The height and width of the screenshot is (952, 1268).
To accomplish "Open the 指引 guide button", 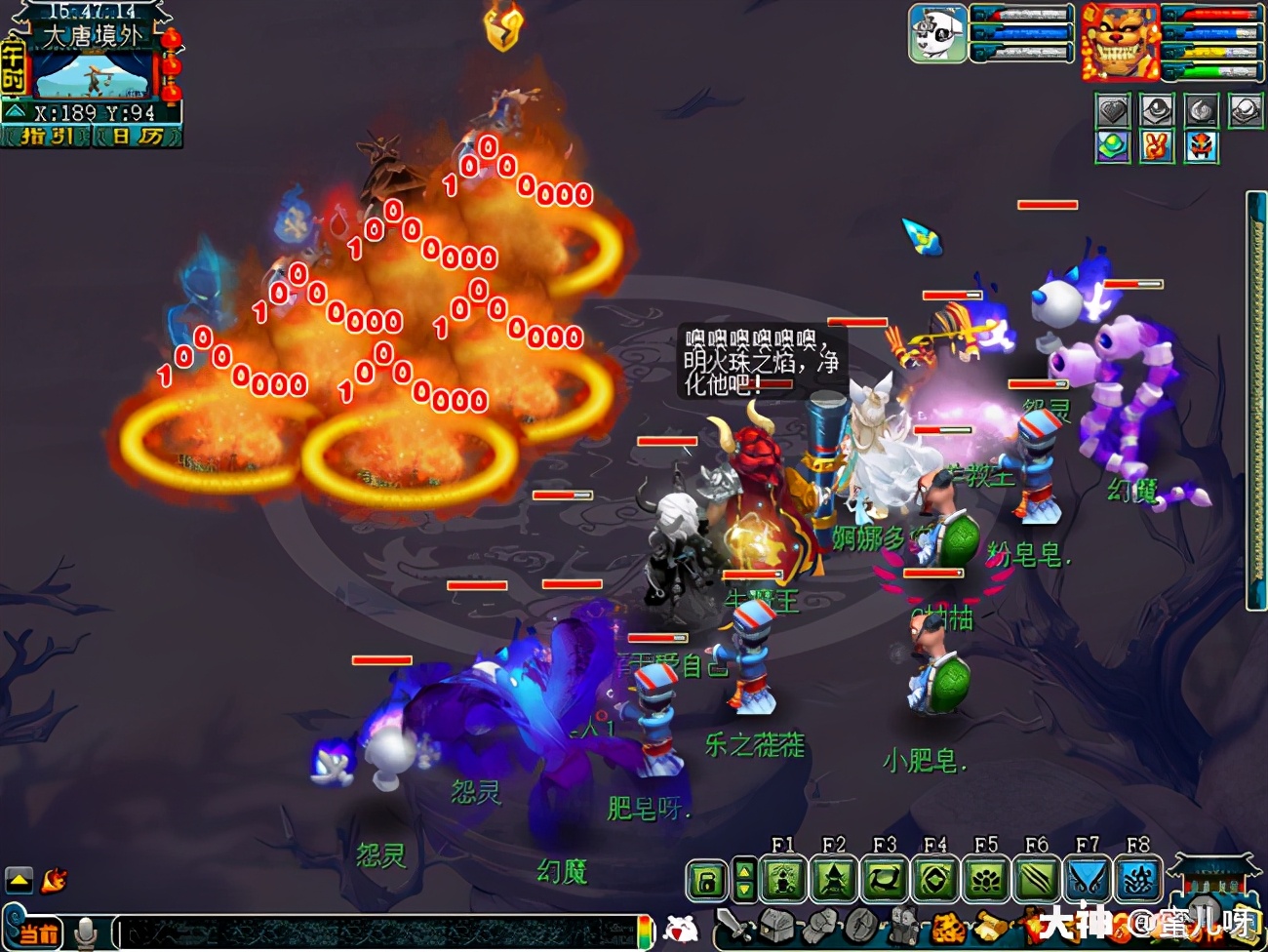I will click(x=47, y=138).
